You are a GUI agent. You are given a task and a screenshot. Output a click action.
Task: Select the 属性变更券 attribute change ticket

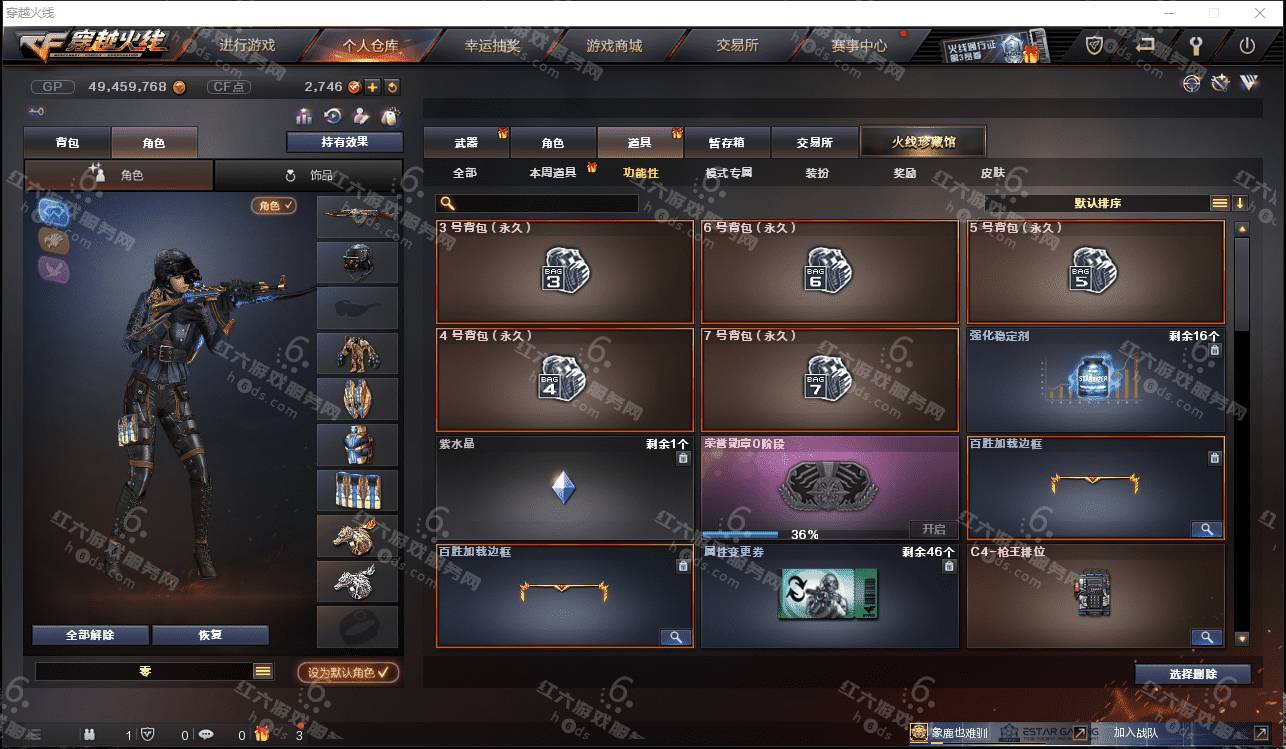[829, 595]
